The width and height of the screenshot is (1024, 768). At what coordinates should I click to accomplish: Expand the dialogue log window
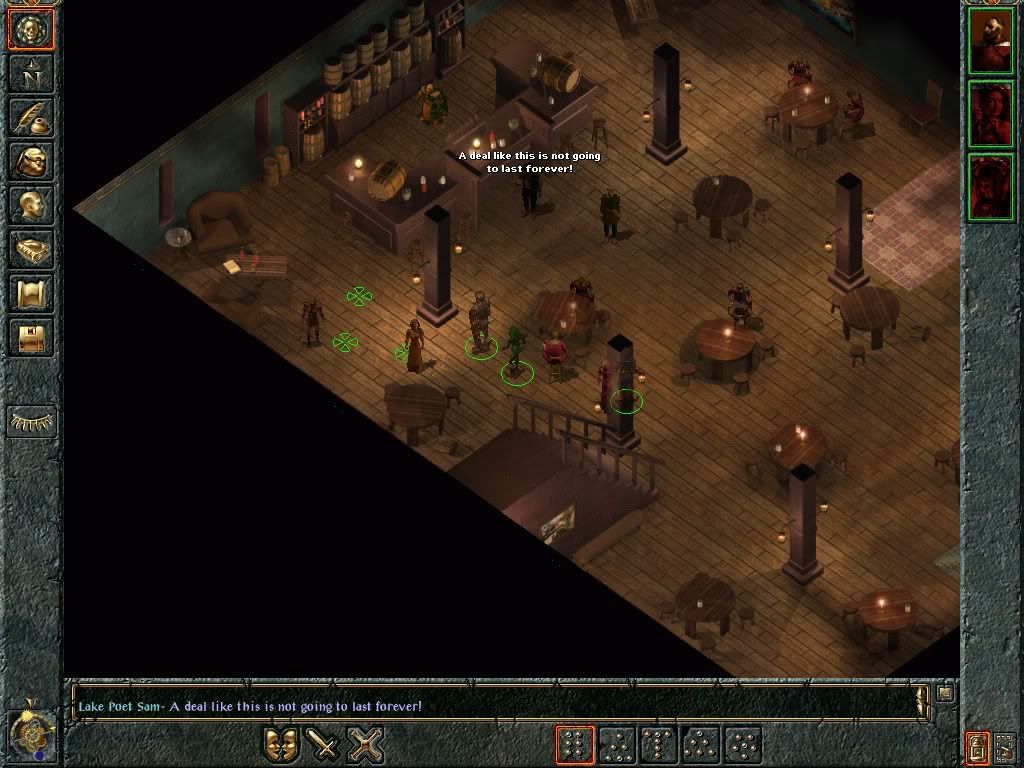[945, 693]
